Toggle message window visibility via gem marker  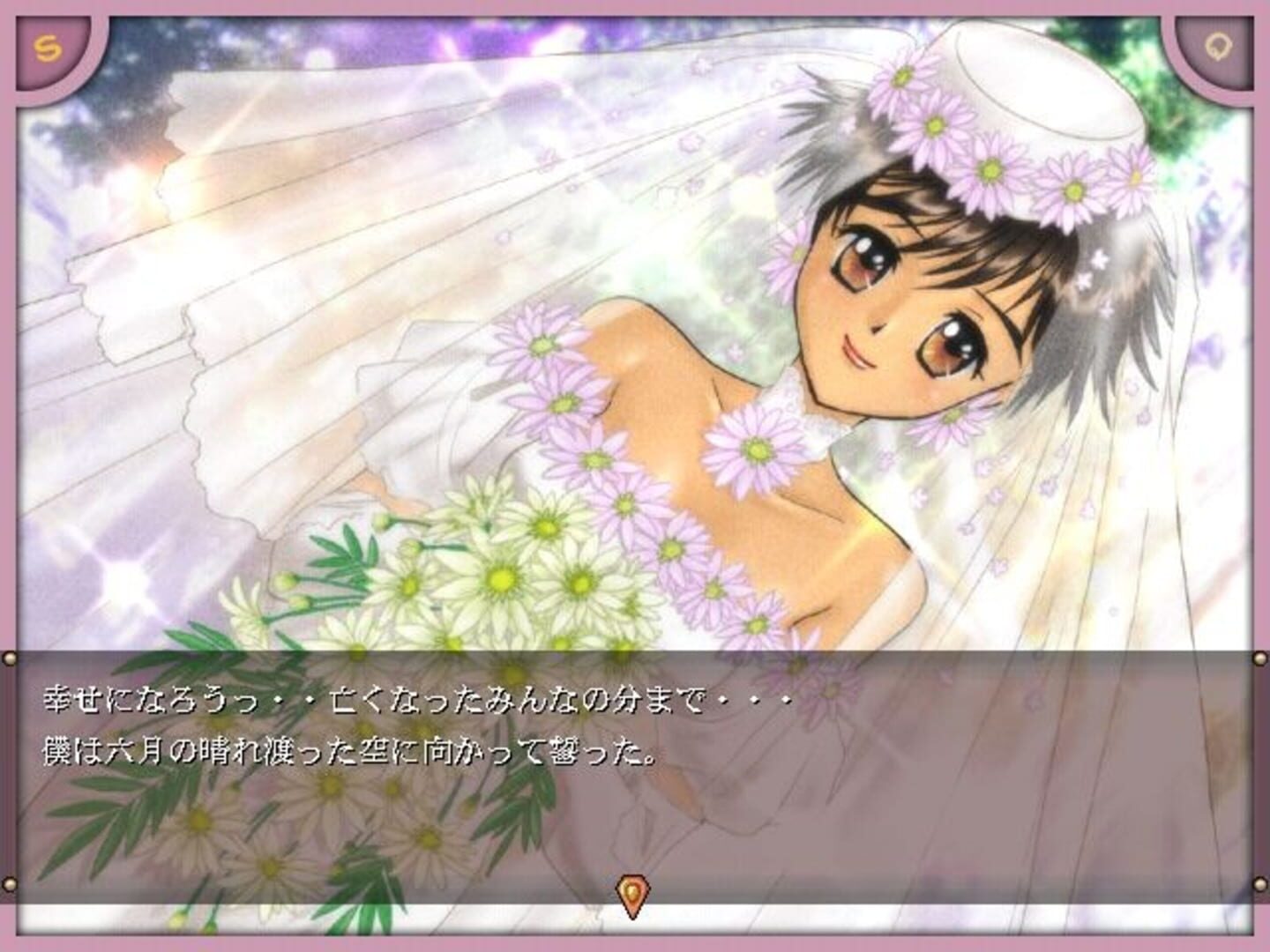(x=633, y=893)
